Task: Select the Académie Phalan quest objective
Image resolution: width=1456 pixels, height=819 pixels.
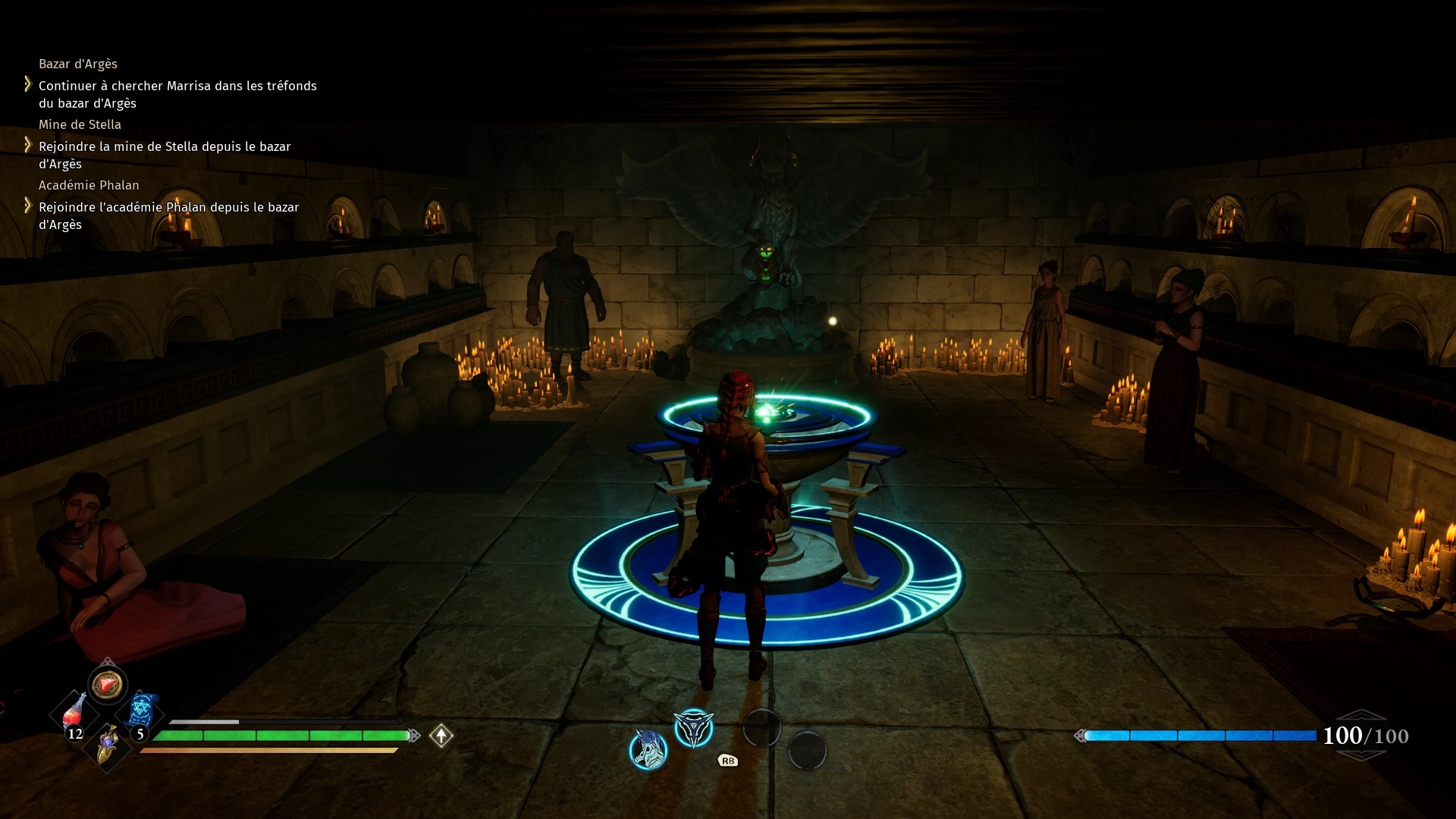Action: click(168, 215)
